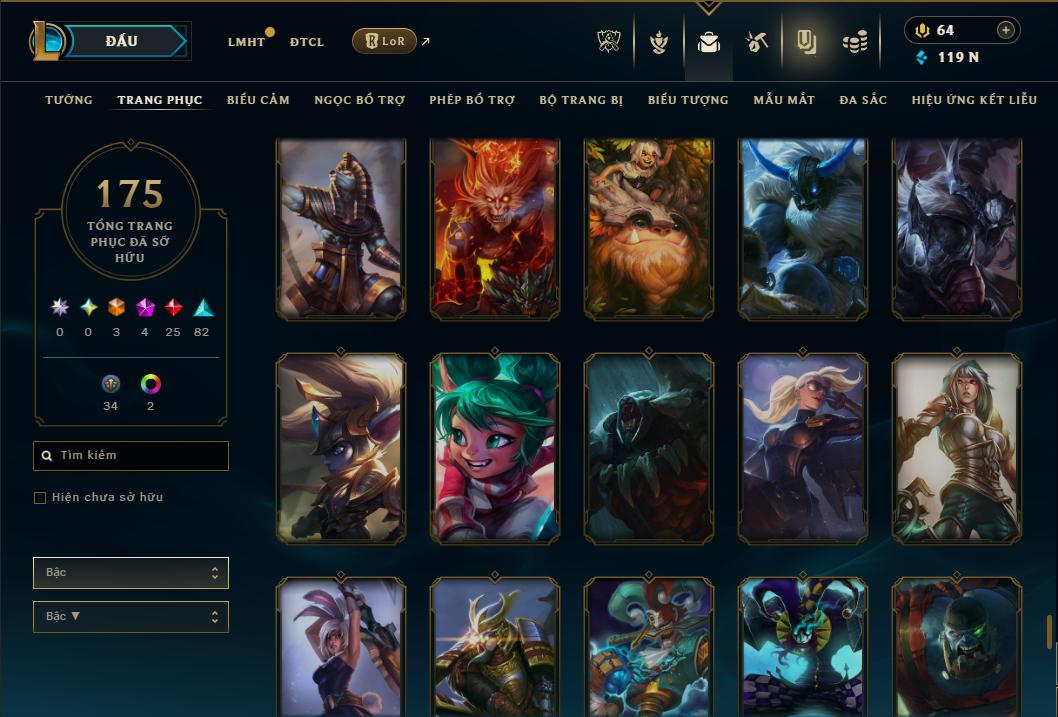Select the NGỌC BỔ TRỢ tab

(x=359, y=100)
